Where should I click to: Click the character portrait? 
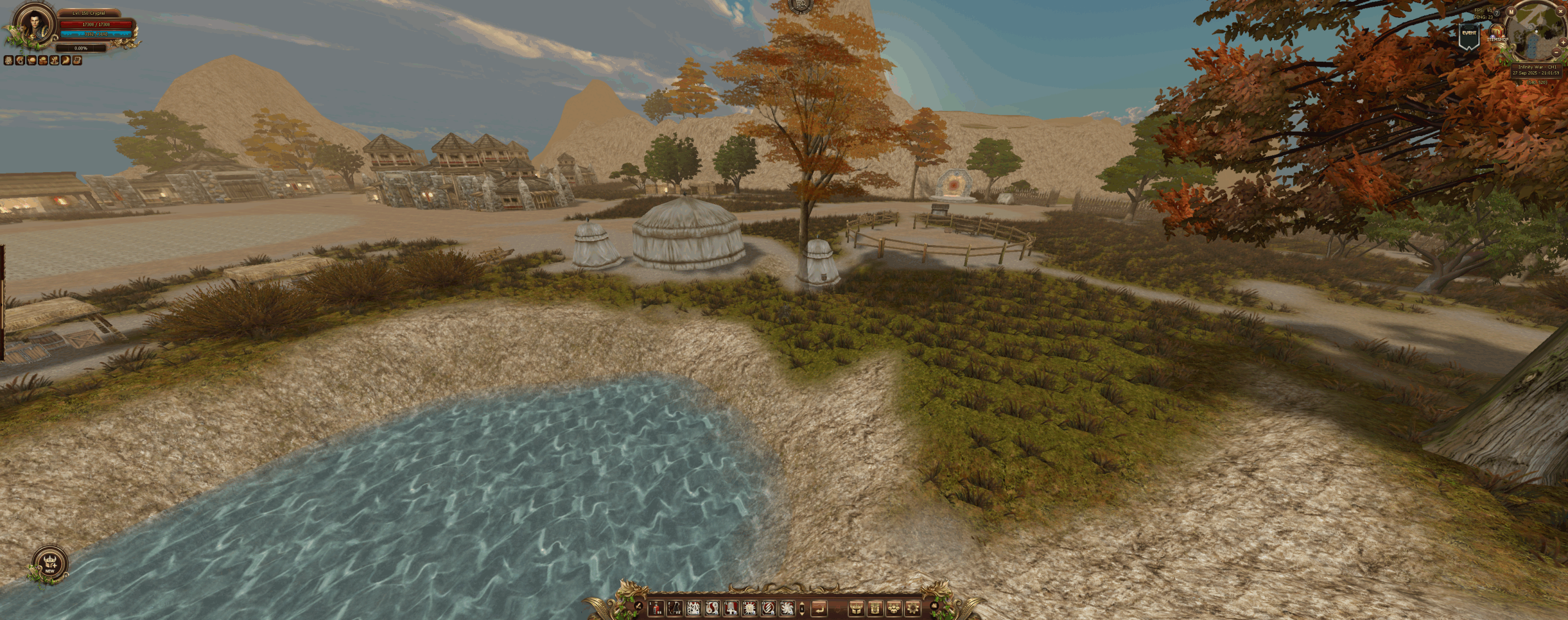[x=35, y=26]
